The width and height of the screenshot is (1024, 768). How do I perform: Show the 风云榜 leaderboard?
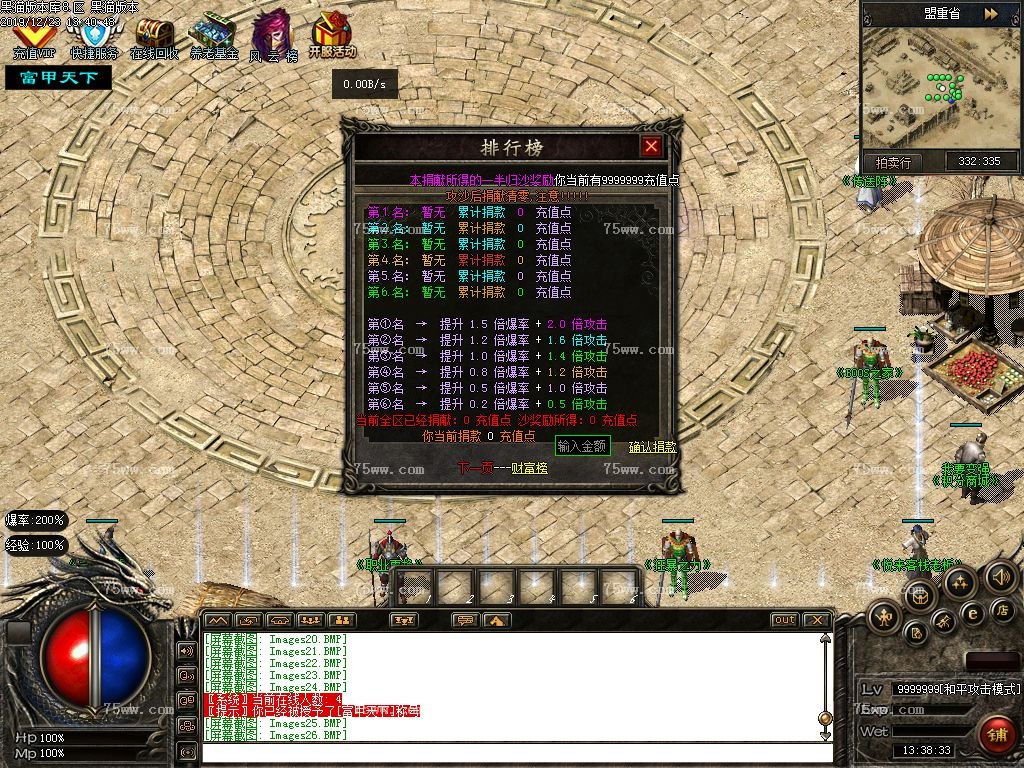tap(272, 38)
